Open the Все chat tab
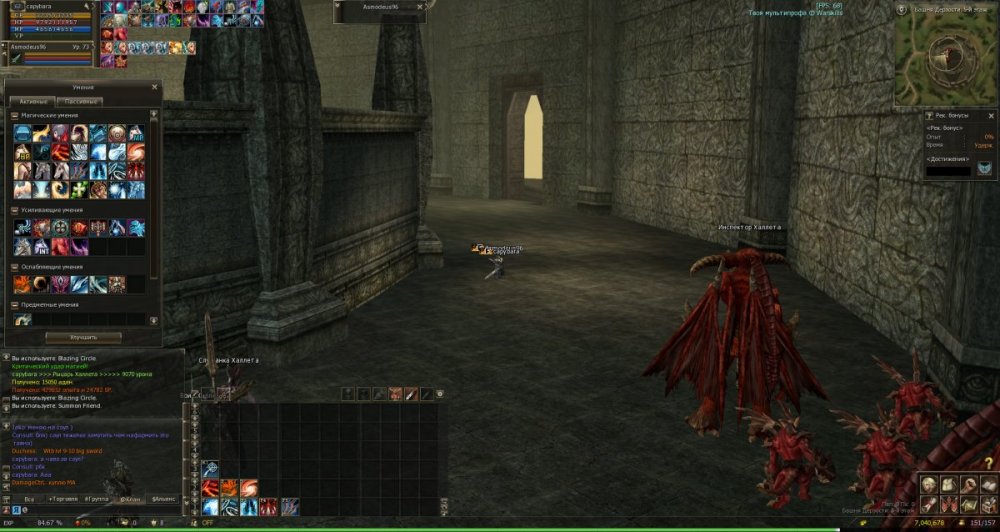Image resolution: width=1000 pixels, height=532 pixels. (29, 497)
